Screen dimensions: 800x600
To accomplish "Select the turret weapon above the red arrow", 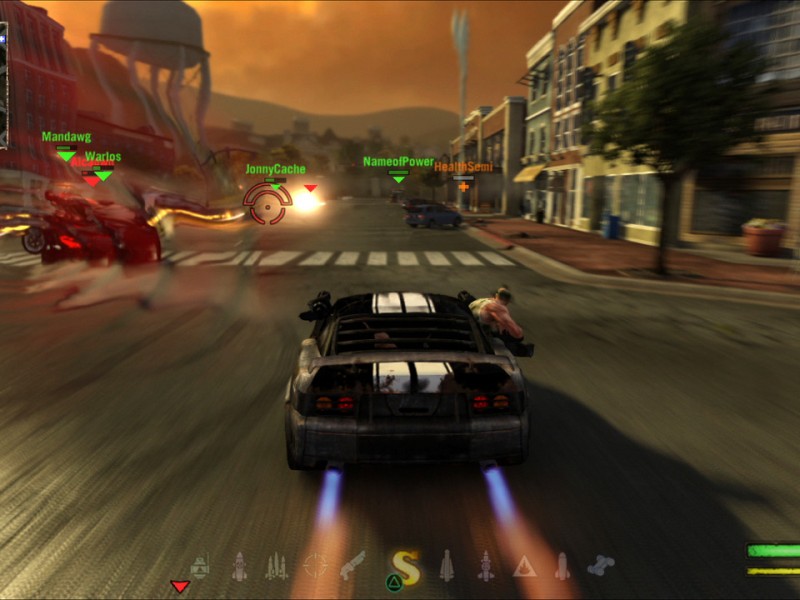I will [x=200, y=566].
